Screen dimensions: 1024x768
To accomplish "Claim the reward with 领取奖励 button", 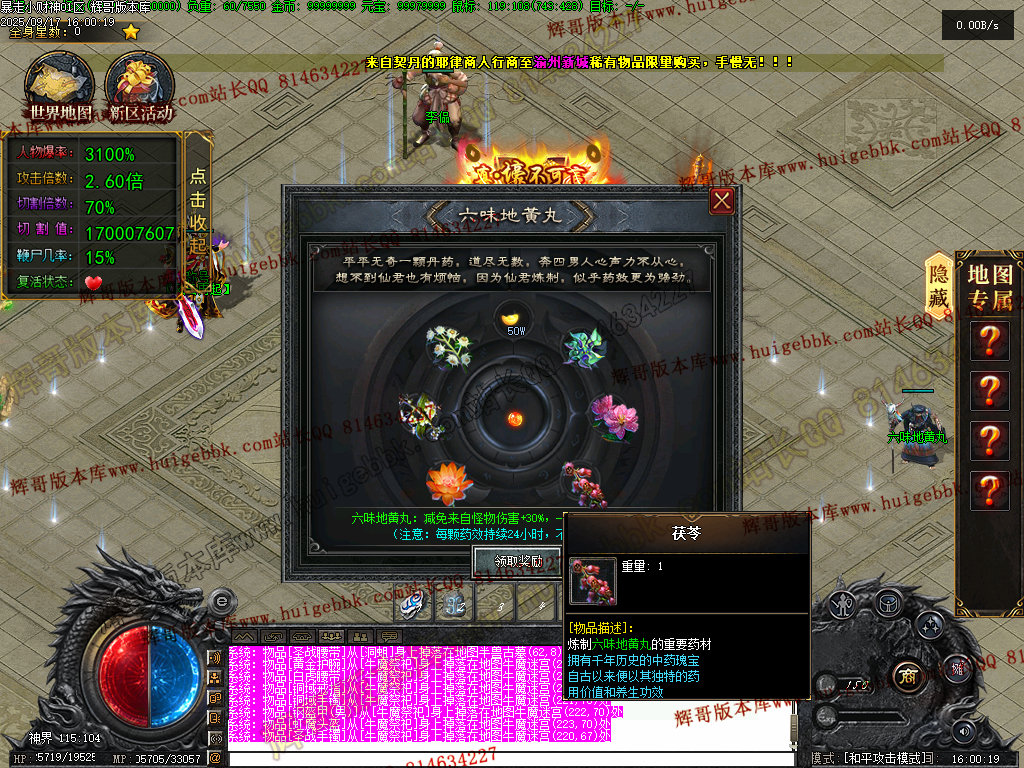I will click(x=517, y=561).
